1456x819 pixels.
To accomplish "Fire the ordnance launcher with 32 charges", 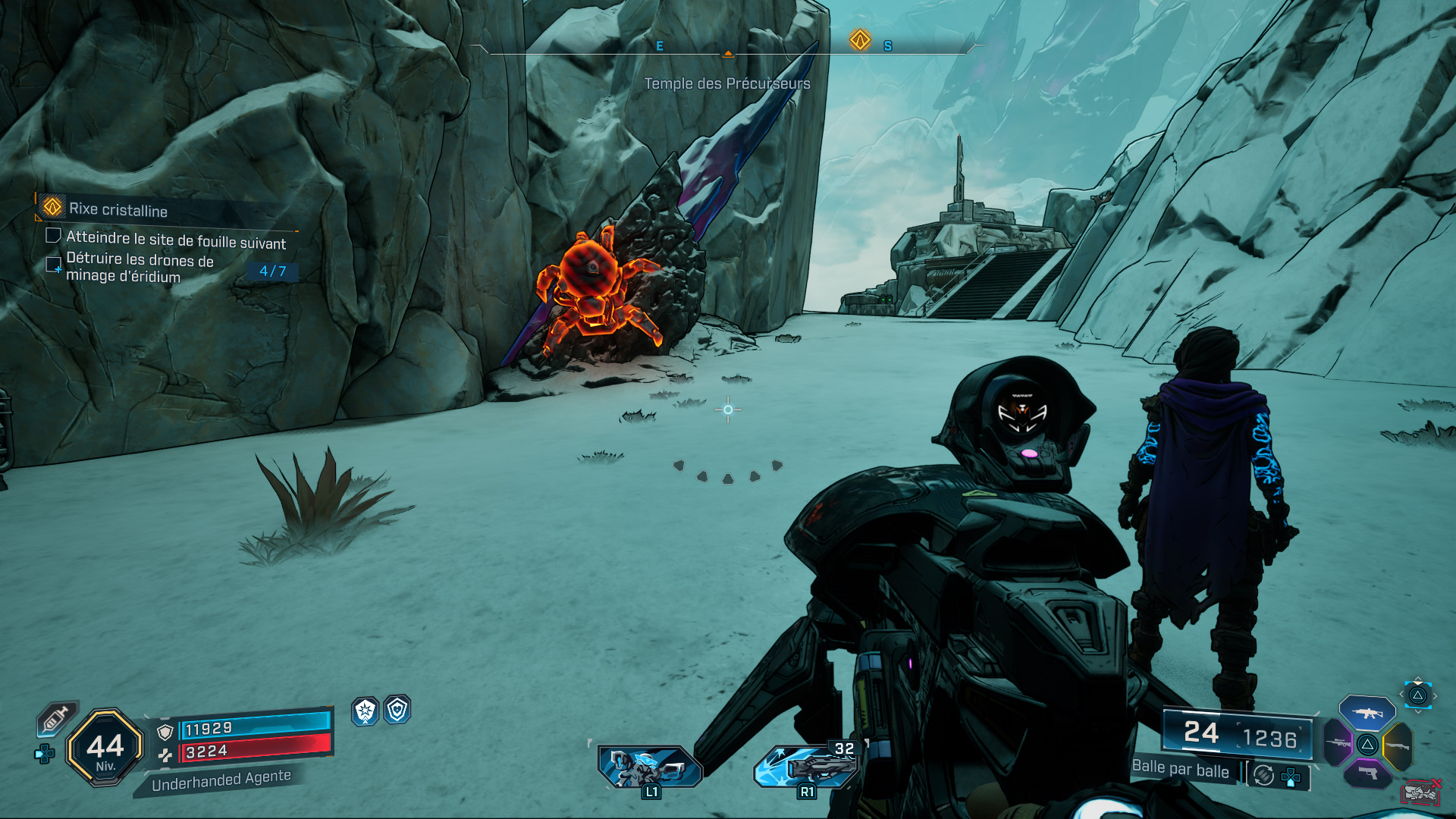I will tap(806, 767).
